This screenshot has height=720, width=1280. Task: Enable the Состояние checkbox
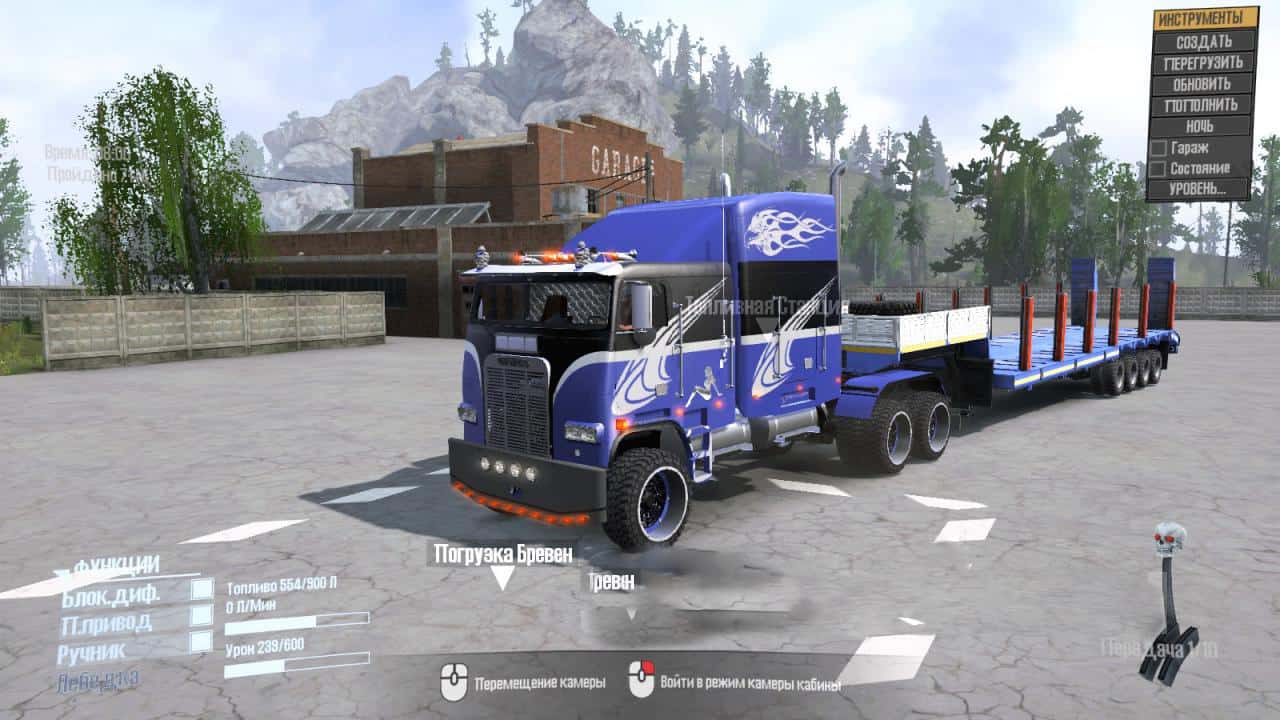coord(1159,168)
